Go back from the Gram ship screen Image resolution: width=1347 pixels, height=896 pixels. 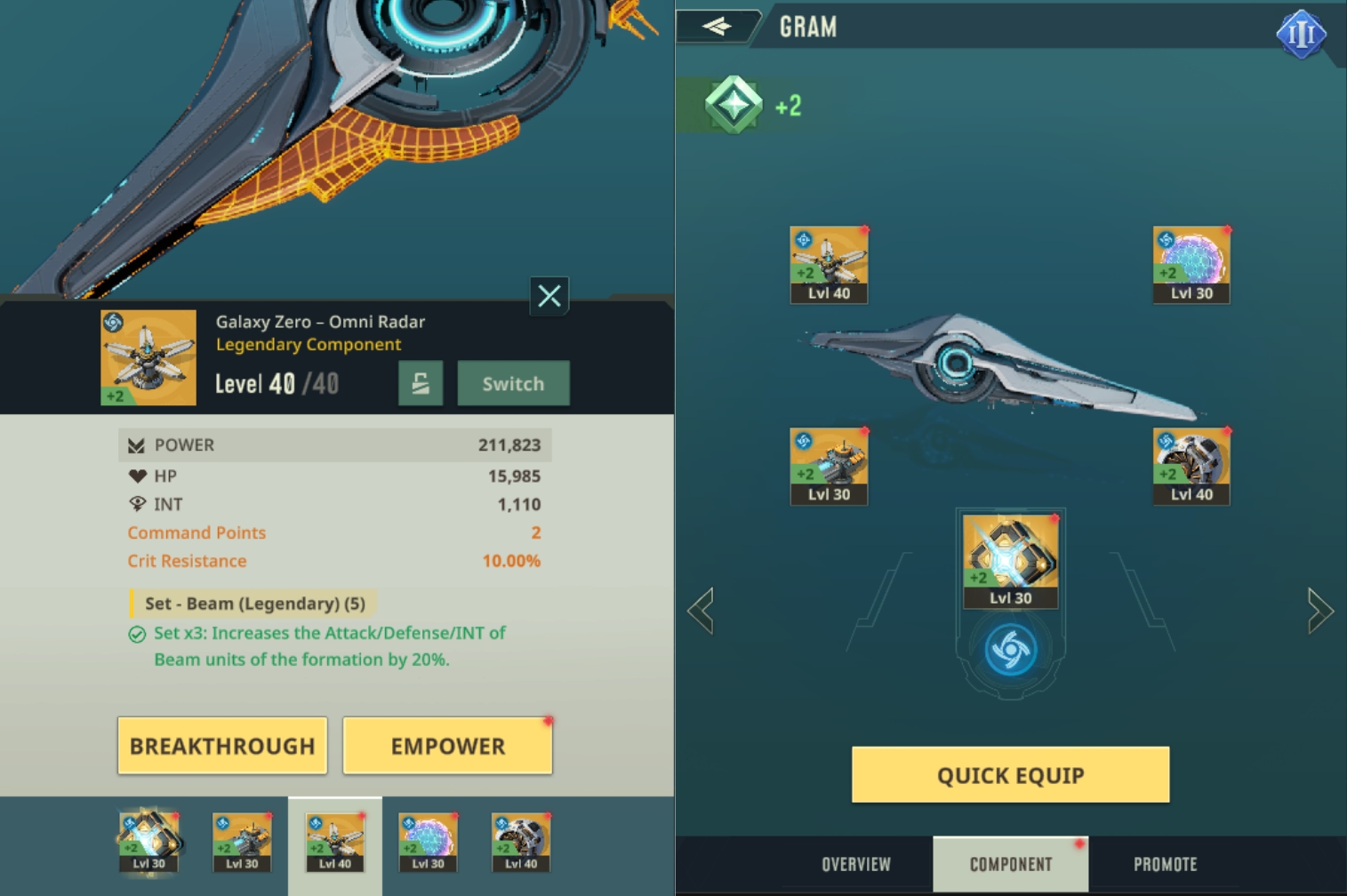coord(717,27)
